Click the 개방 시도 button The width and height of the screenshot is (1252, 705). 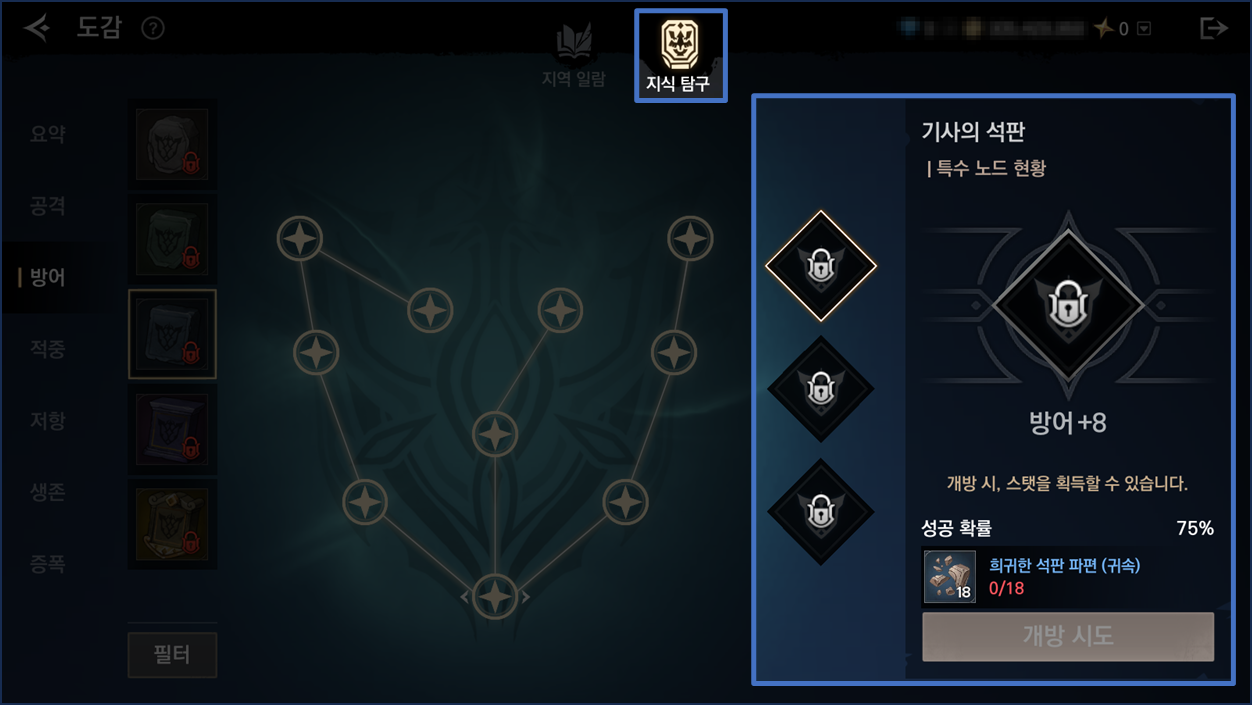[1068, 637]
